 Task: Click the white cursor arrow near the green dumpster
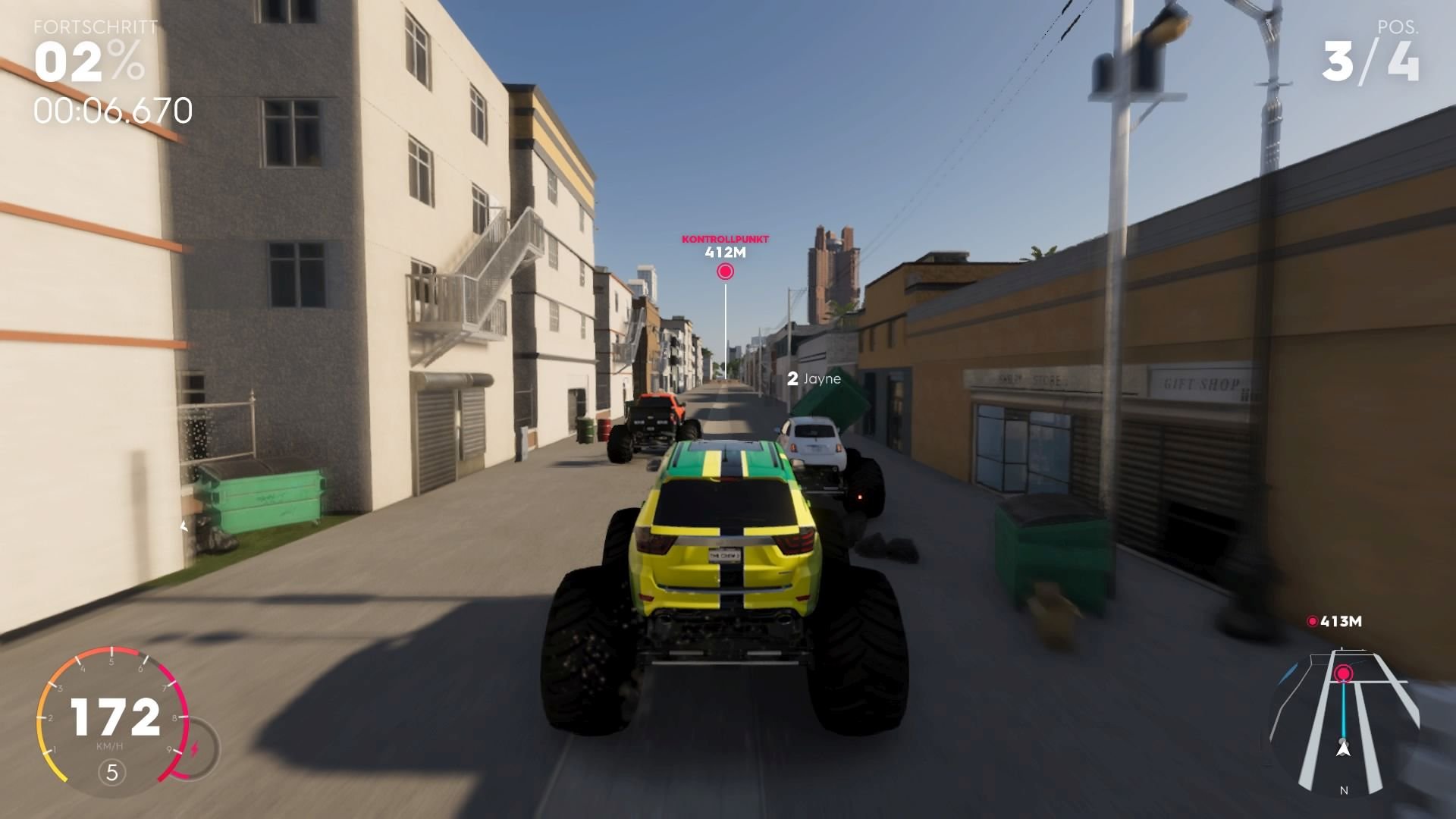183,526
